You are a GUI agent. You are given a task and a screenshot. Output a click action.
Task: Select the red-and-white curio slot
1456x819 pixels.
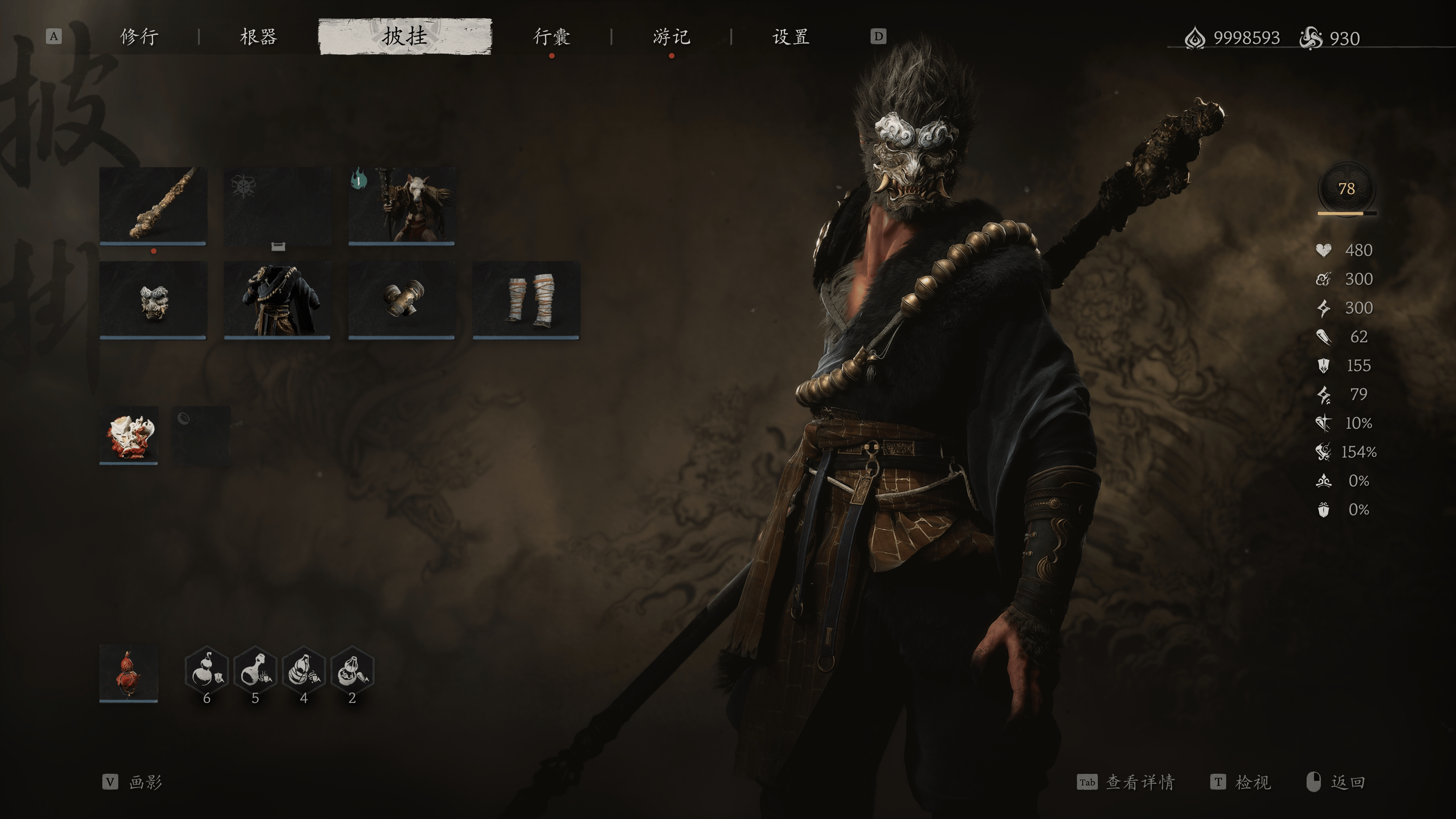[129, 435]
